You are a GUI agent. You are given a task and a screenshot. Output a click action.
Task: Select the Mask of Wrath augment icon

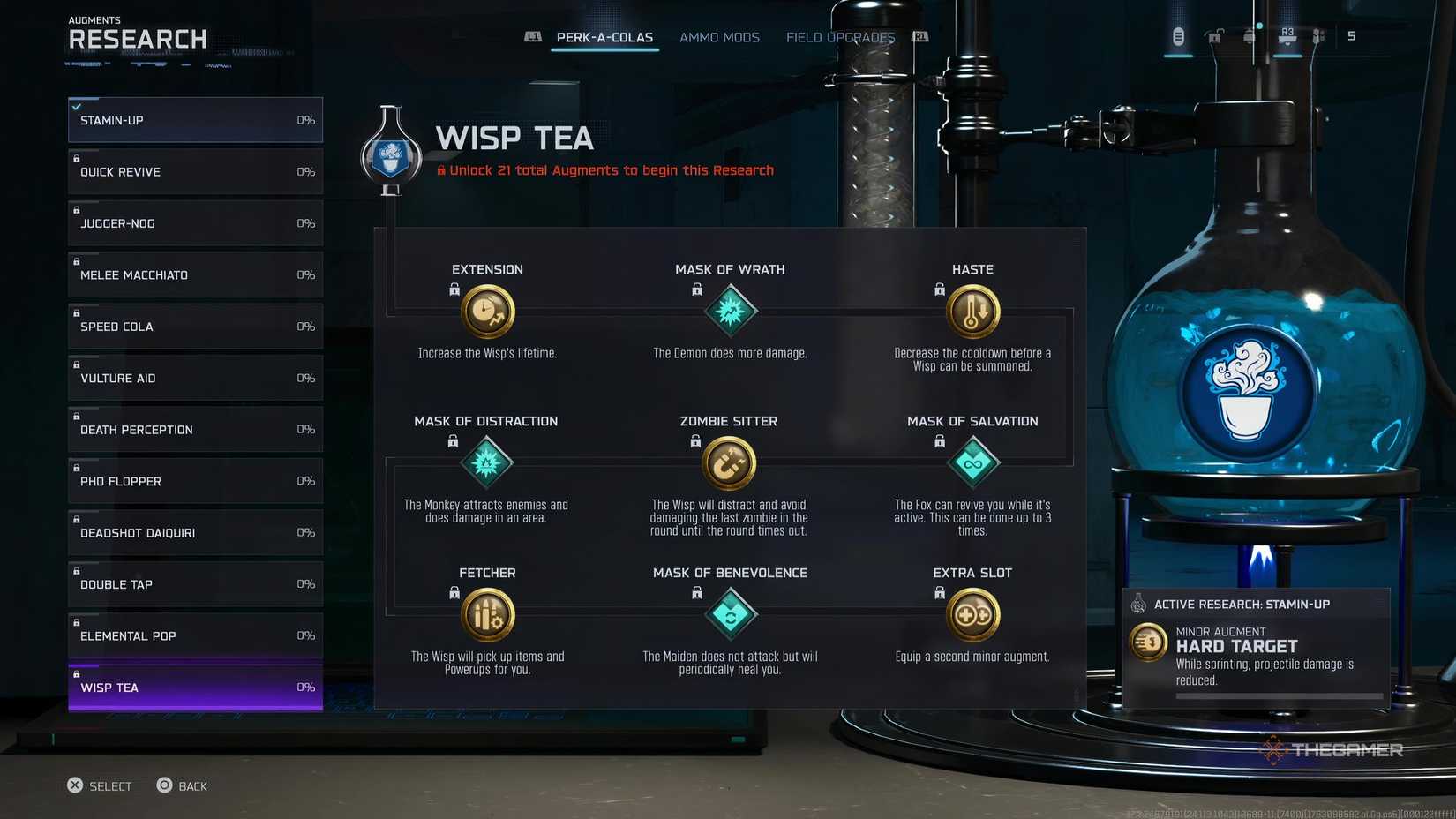click(730, 311)
